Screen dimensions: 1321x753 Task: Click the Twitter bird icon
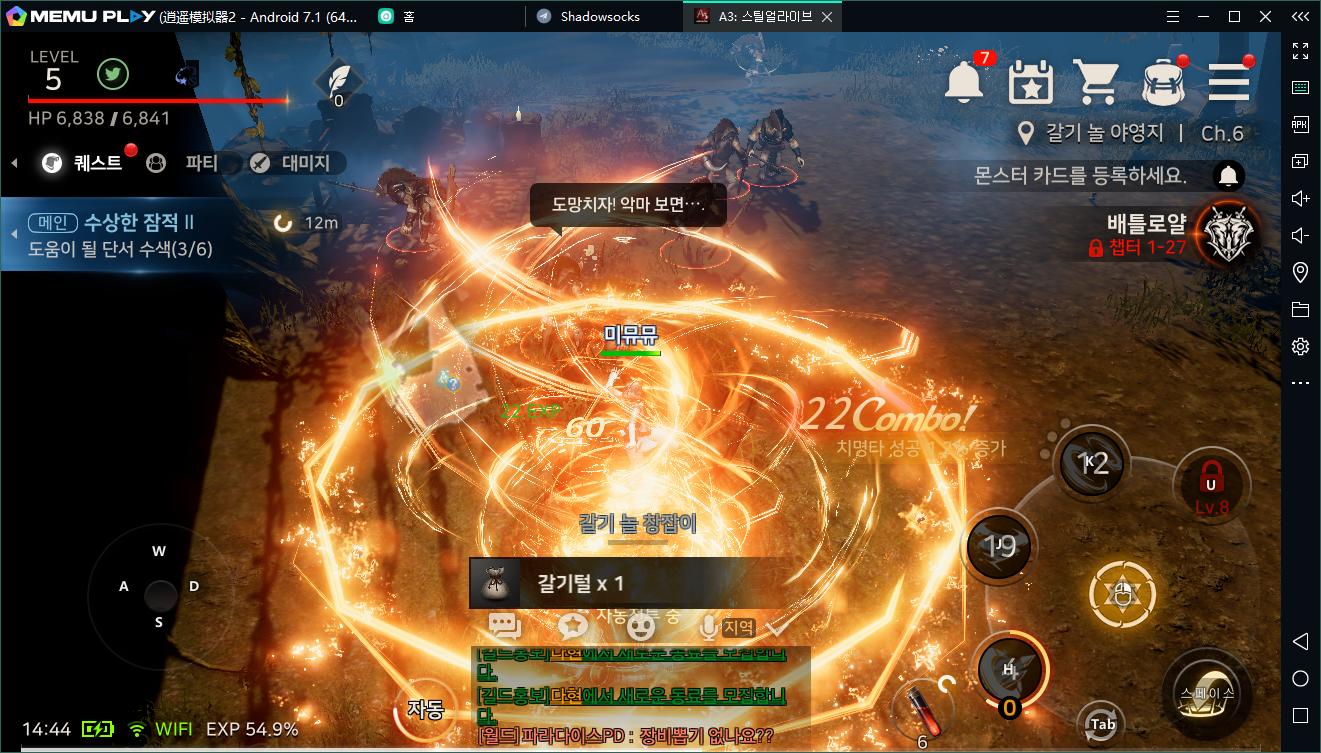tap(112, 74)
